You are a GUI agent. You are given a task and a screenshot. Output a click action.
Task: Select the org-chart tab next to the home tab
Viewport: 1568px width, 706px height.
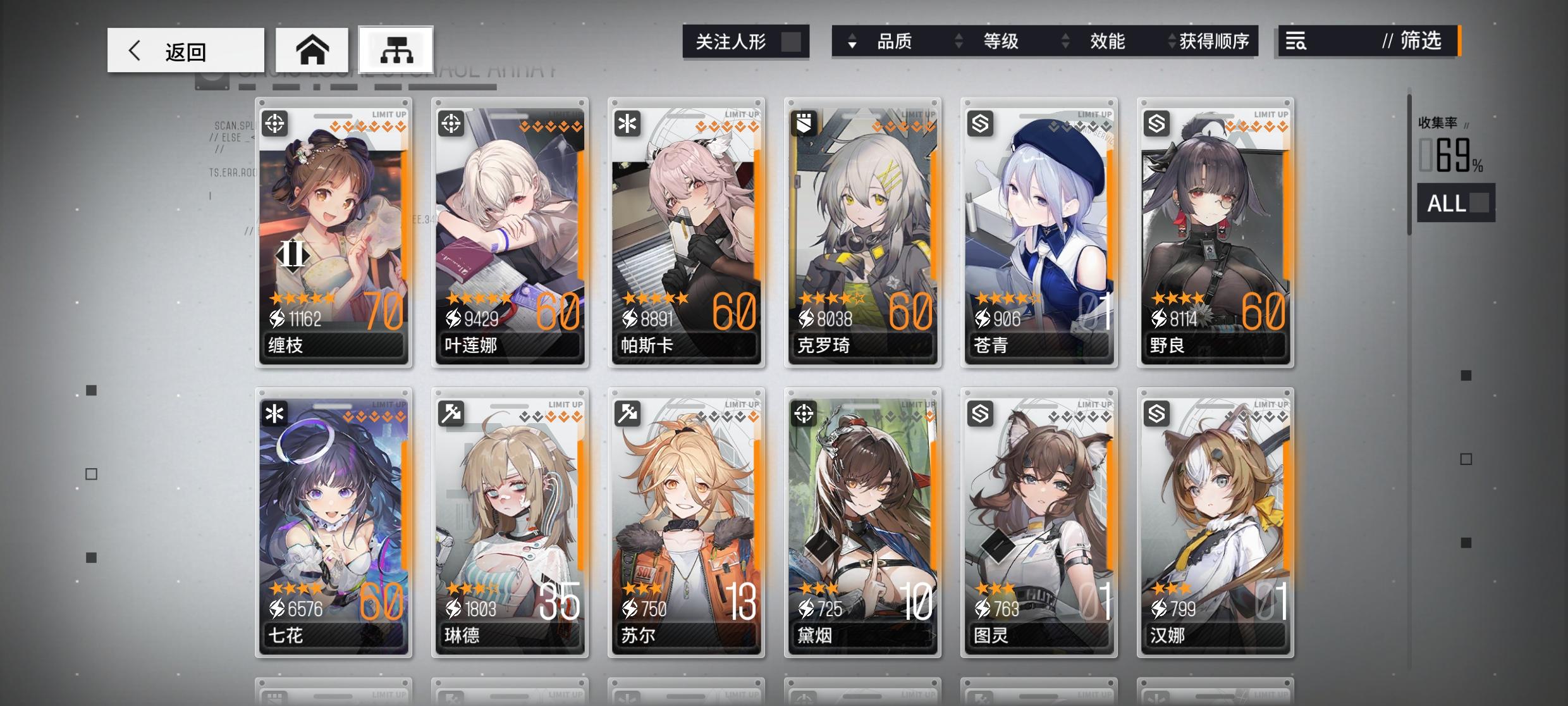pos(395,49)
